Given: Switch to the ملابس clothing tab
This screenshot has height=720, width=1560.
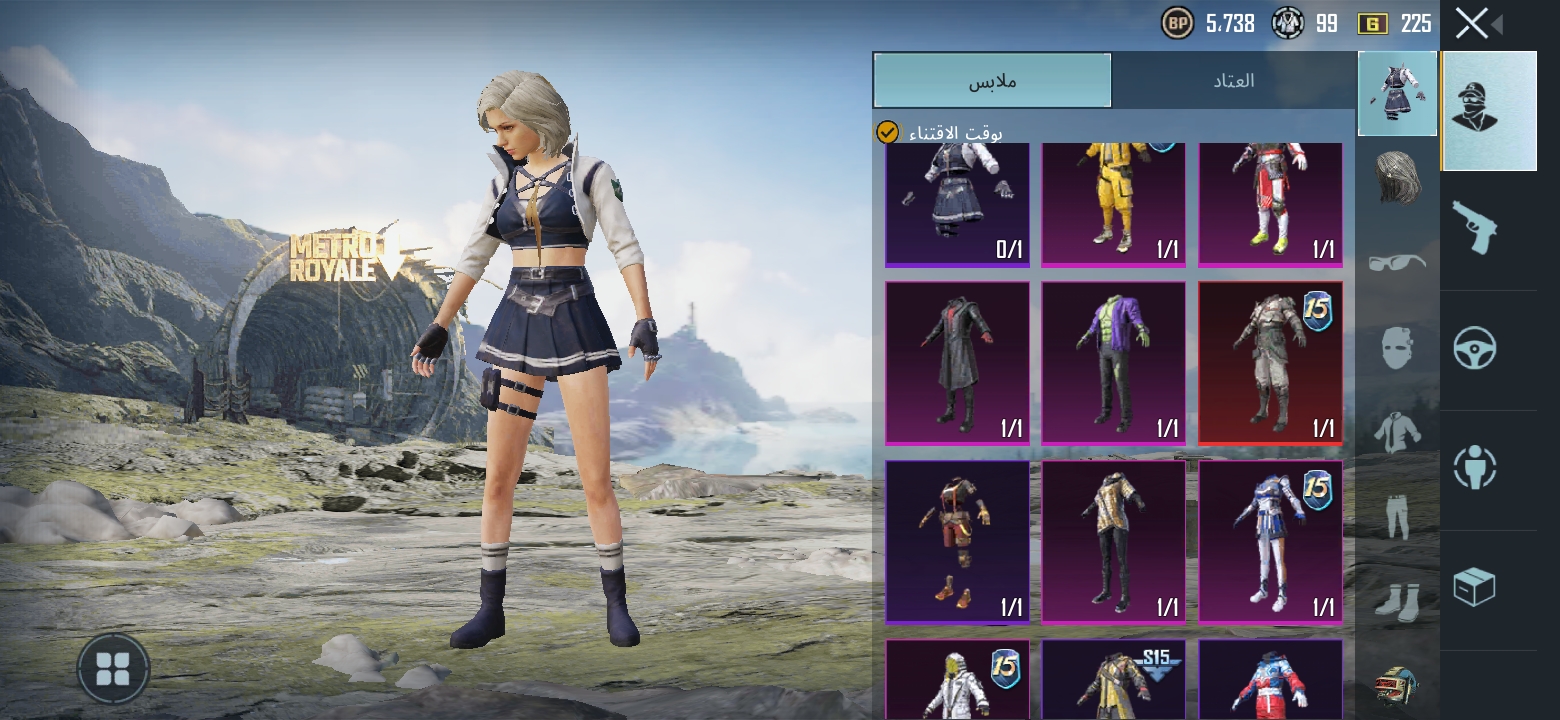Looking at the screenshot, I should tap(992, 81).
